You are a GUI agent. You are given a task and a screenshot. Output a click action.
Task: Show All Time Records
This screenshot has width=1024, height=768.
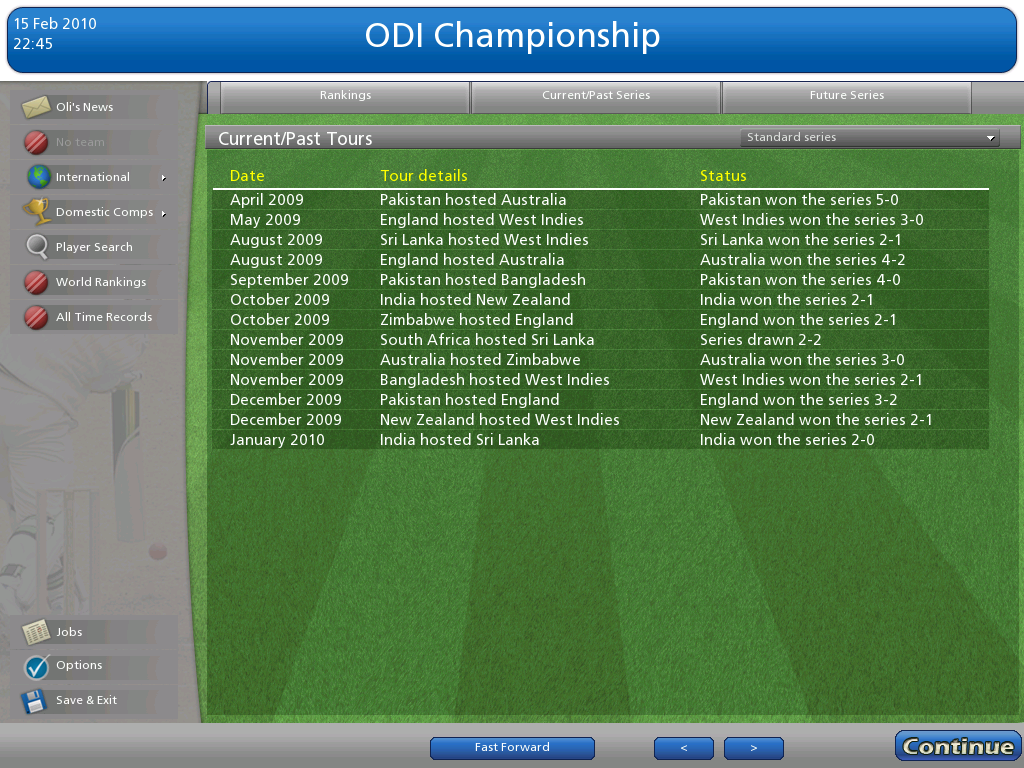[x=104, y=317]
